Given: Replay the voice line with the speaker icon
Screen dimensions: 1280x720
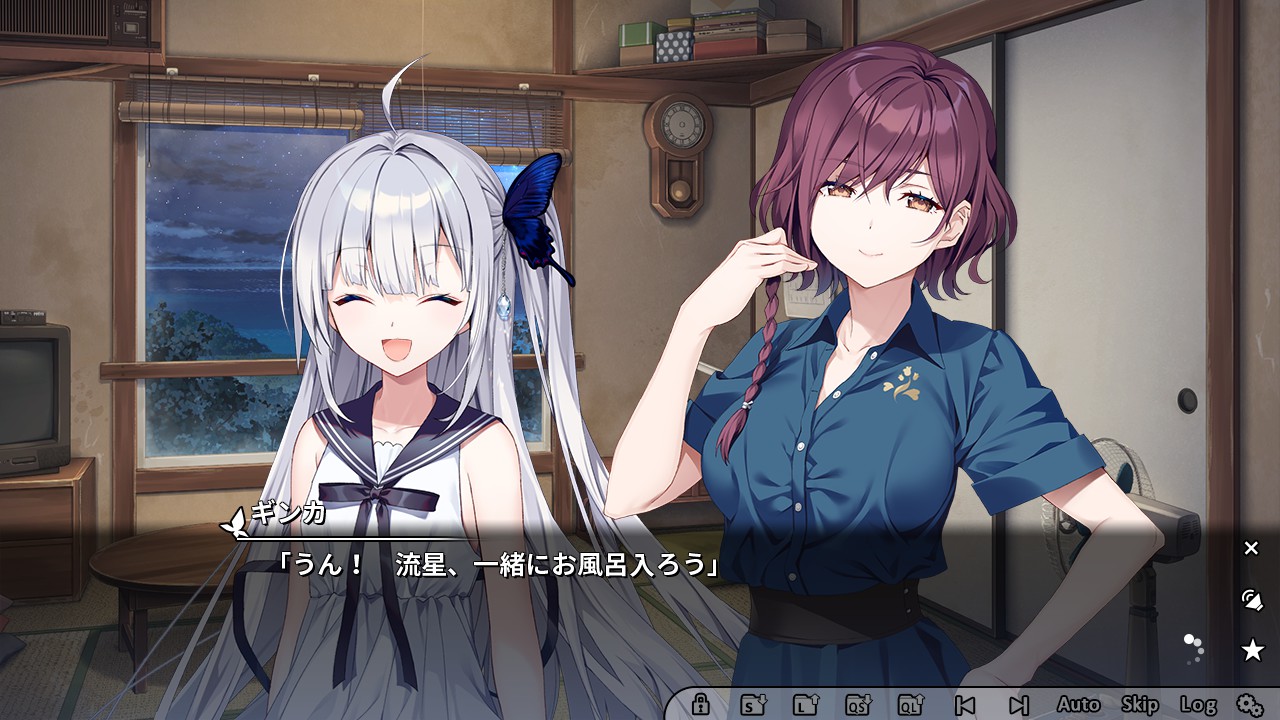Looking at the screenshot, I should pos(1252,600).
